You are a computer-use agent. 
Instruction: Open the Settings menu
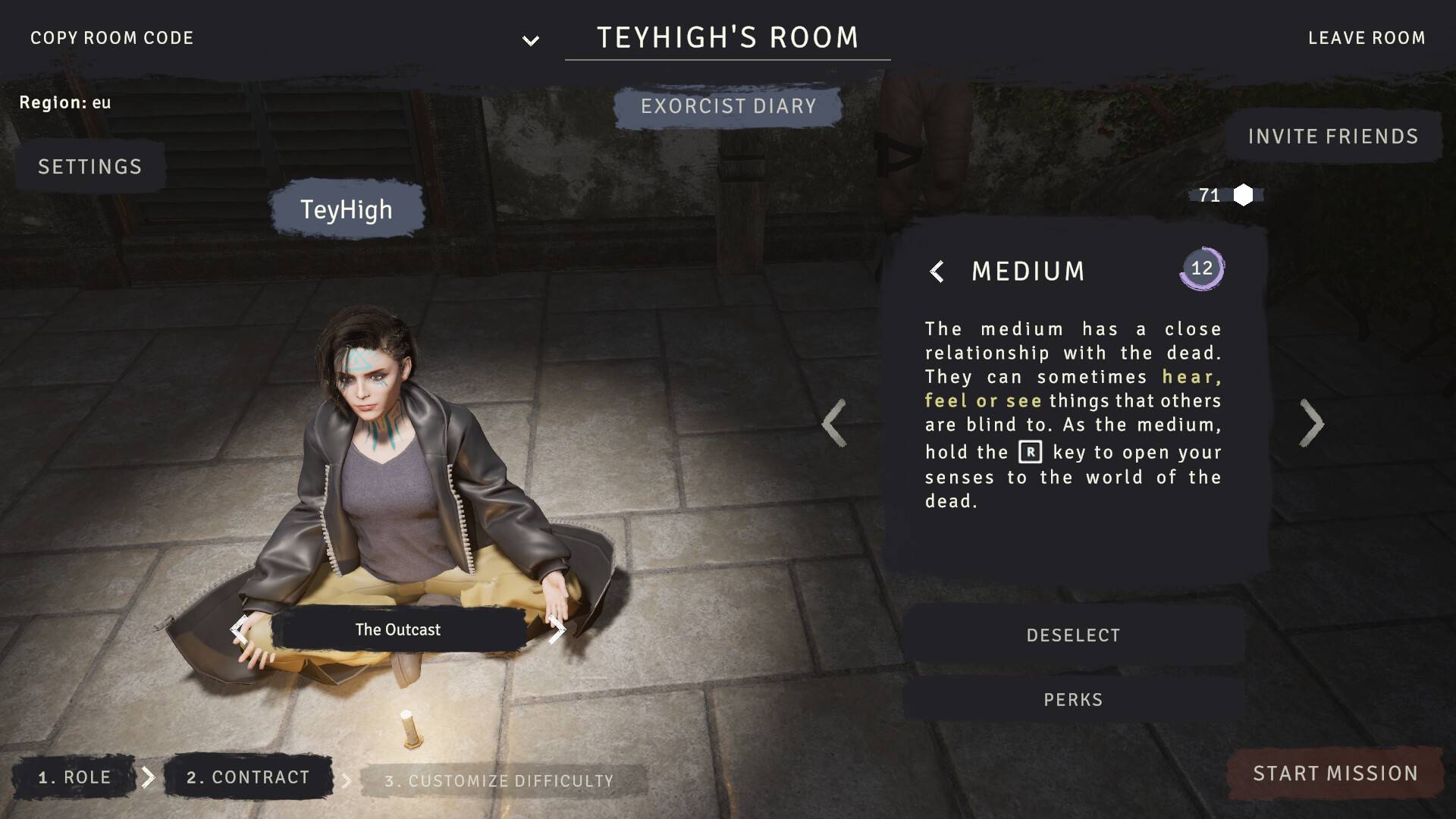[90, 167]
